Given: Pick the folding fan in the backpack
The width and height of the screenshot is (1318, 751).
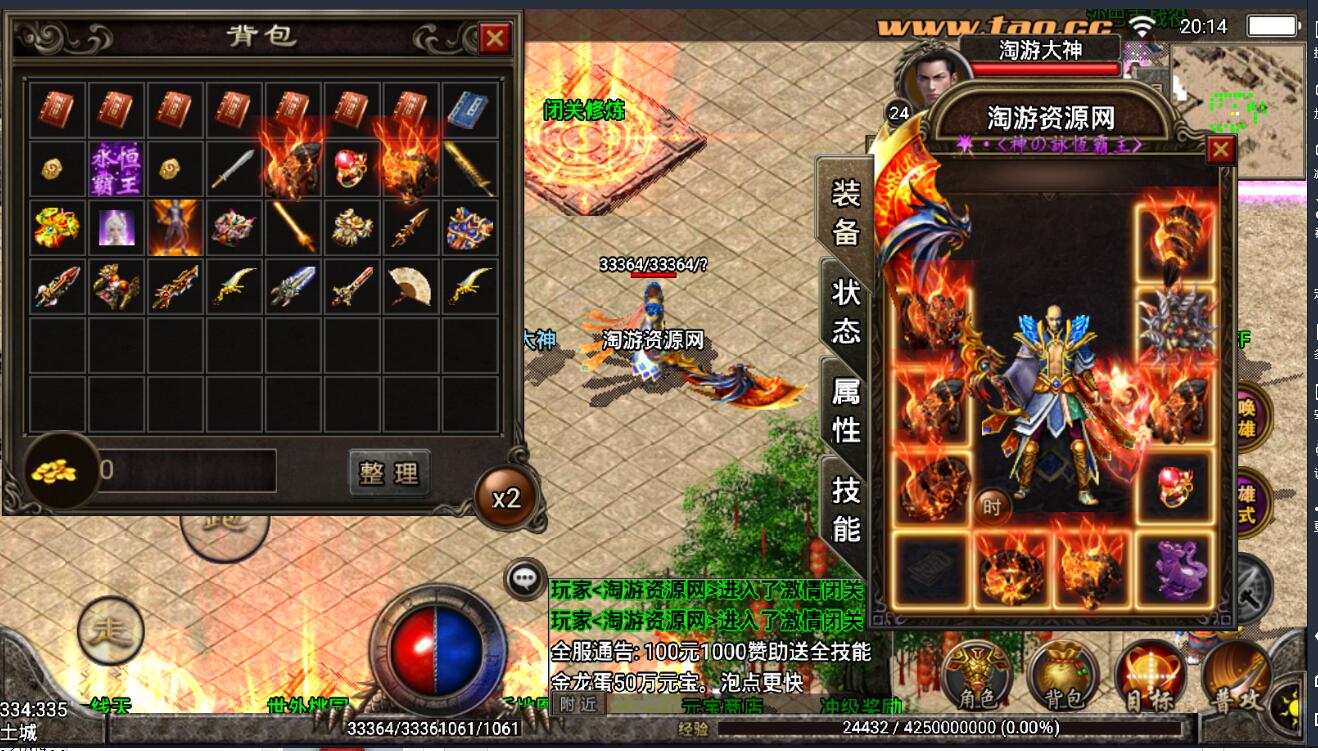Looking at the screenshot, I should coord(409,286).
